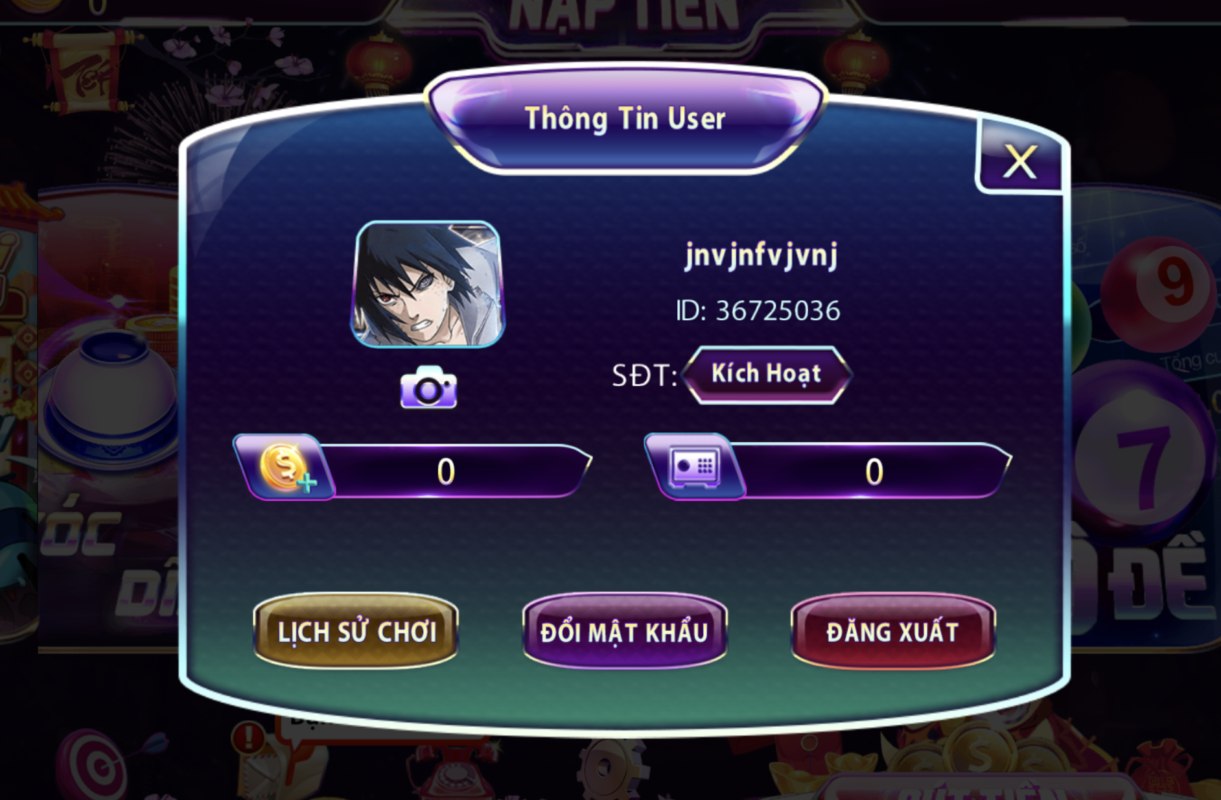This screenshot has width=1221, height=800.
Task: Open LỊCH SỬ CHƠI play history
Action: coord(356,631)
